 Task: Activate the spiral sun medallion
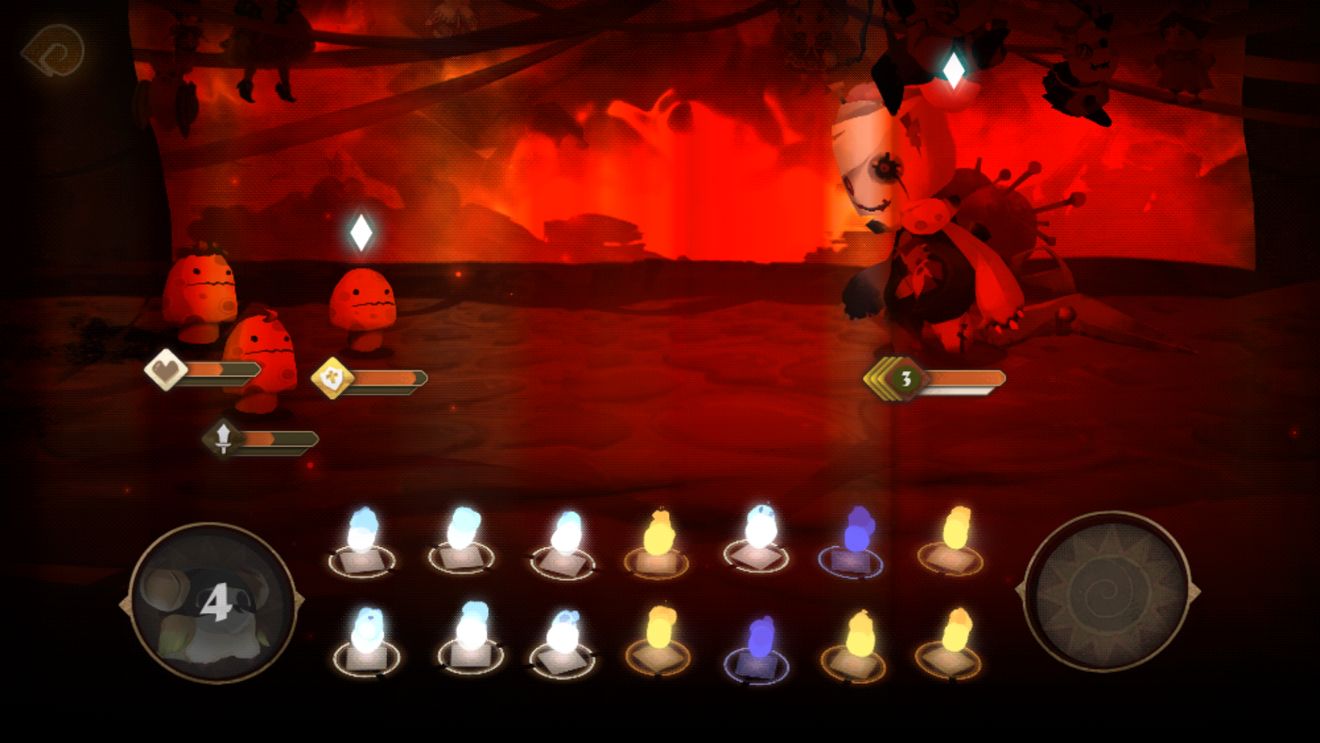(x=1107, y=592)
